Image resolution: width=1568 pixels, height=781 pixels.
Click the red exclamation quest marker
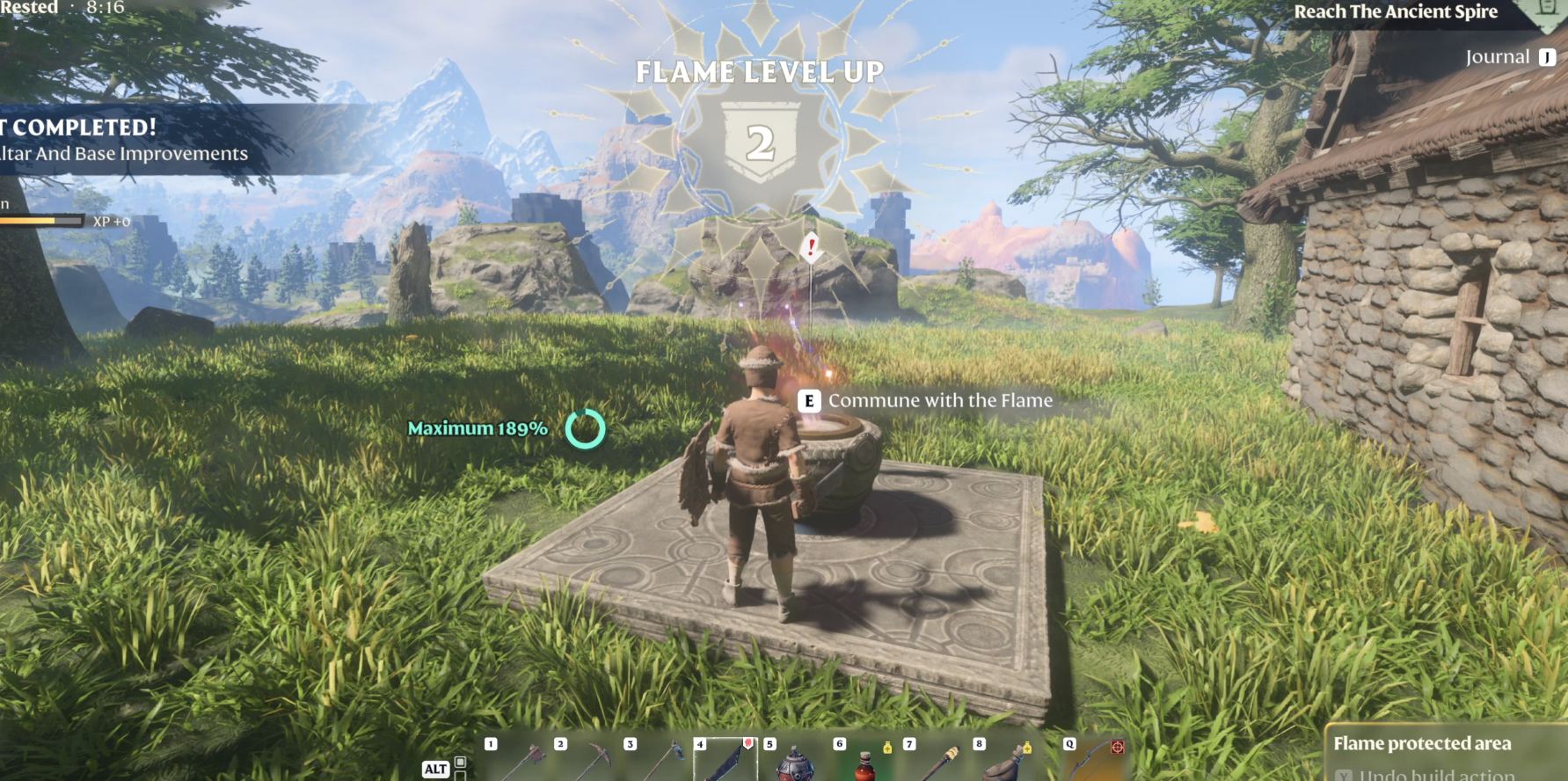[811, 247]
